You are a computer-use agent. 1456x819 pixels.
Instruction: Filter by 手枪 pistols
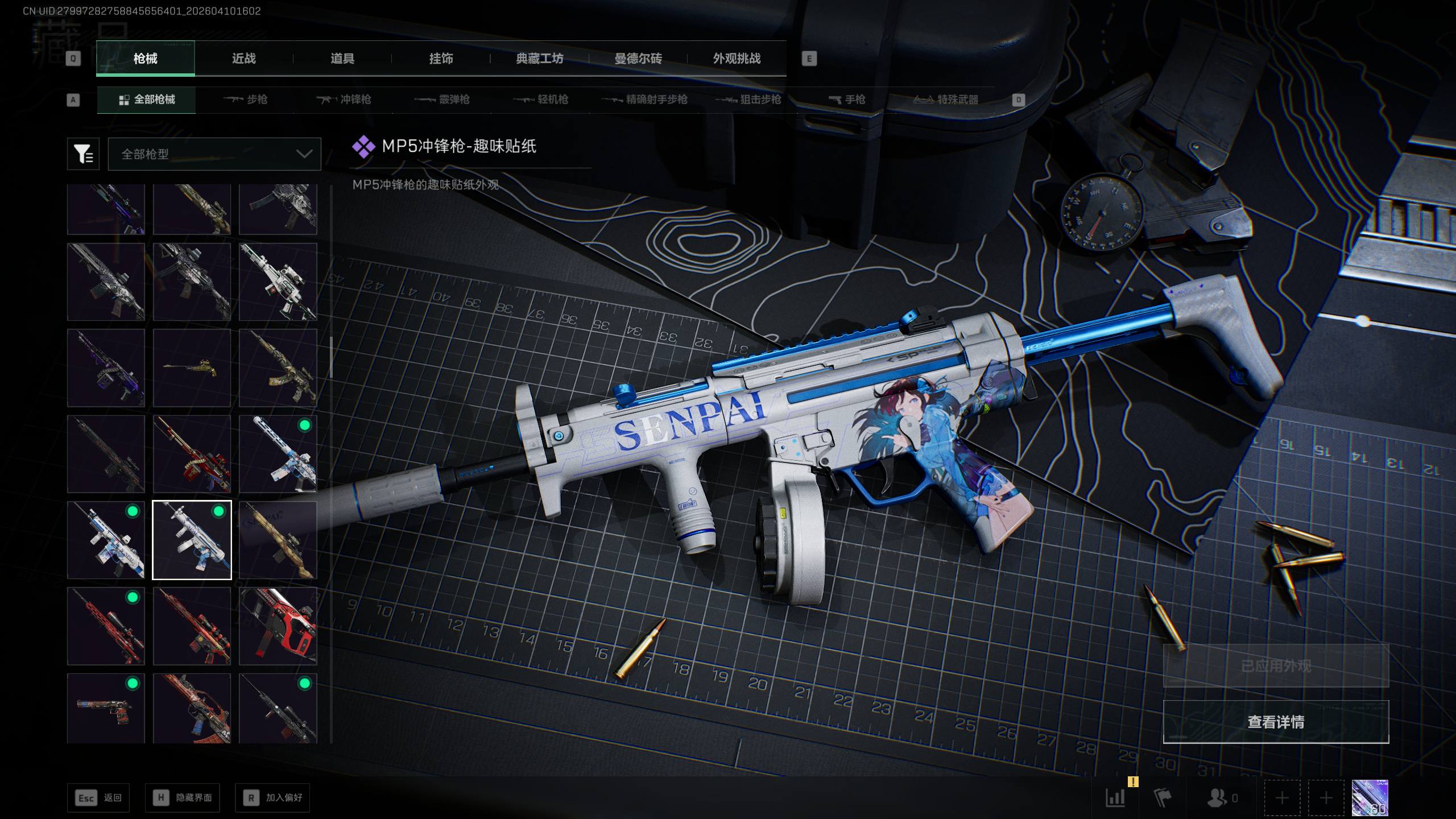pyautogui.click(x=847, y=100)
